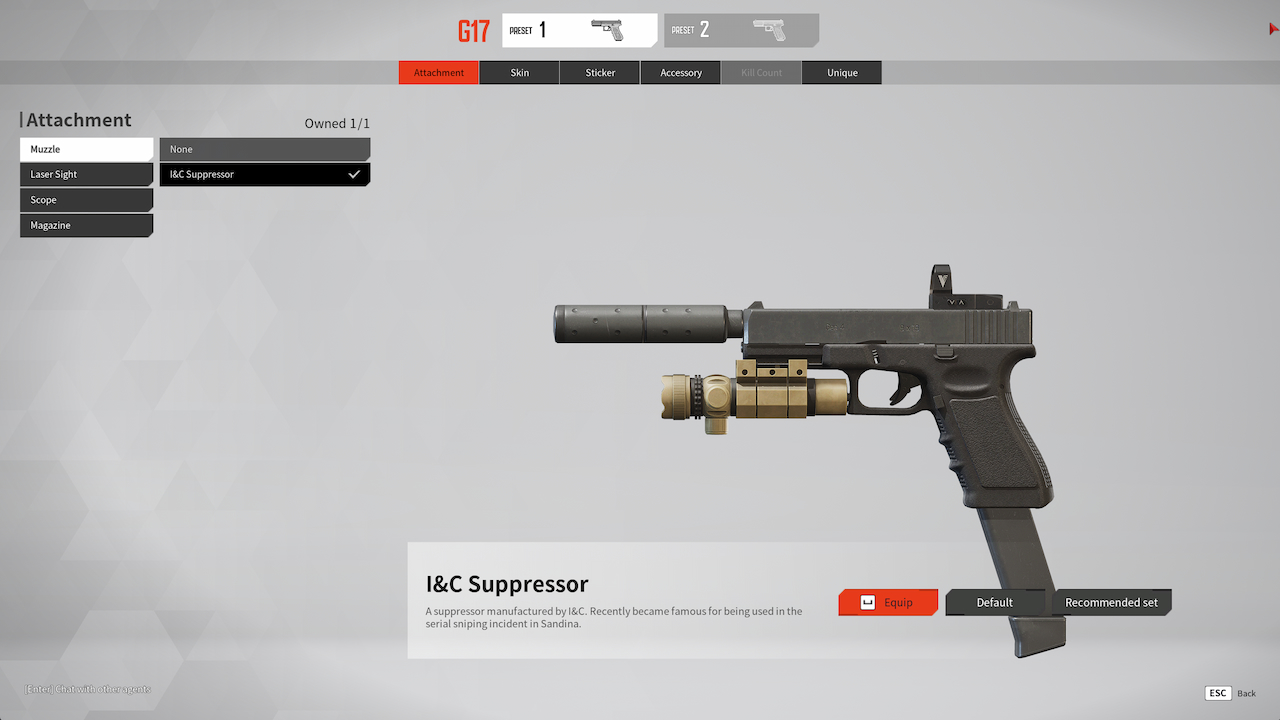Go back using the Back button

pos(1231,693)
